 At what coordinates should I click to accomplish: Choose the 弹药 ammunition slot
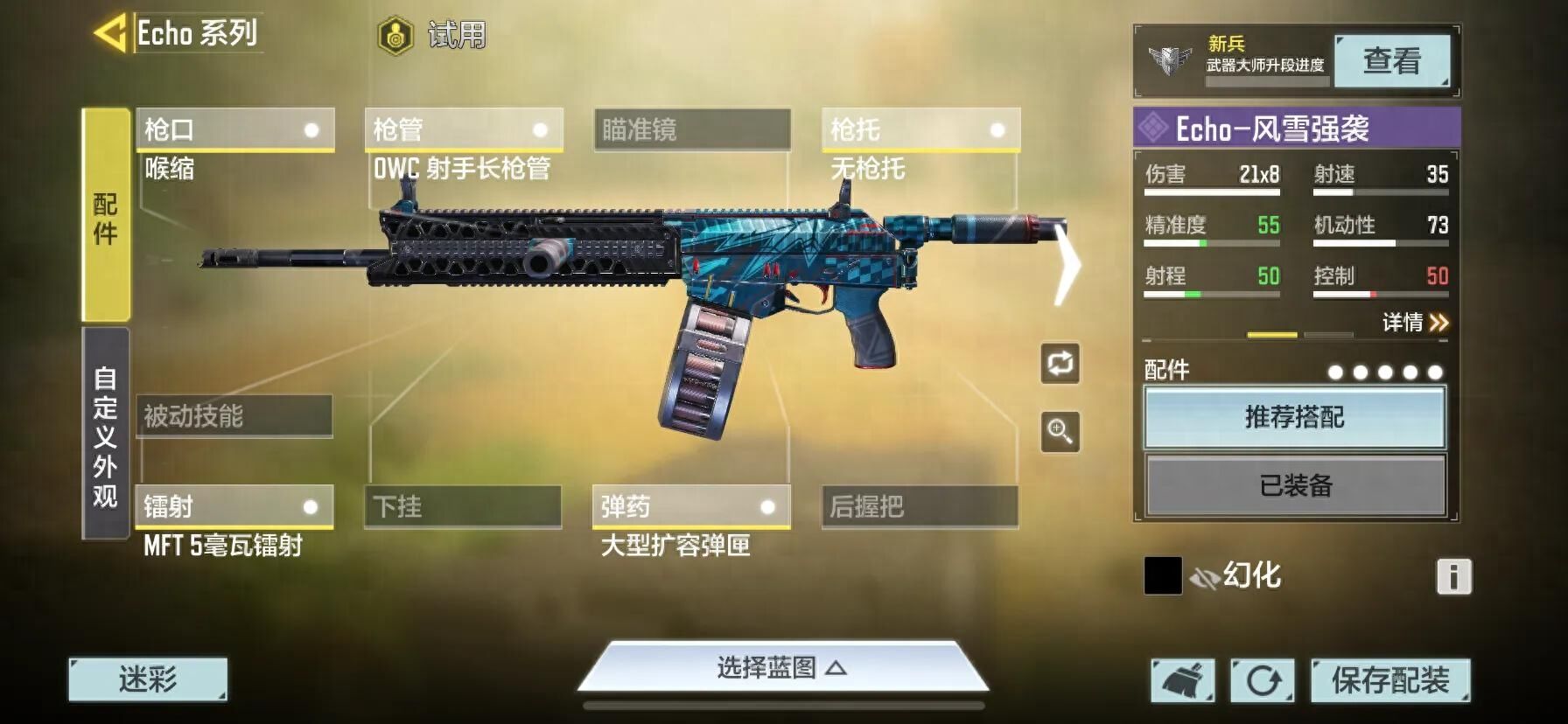[691, 506]
